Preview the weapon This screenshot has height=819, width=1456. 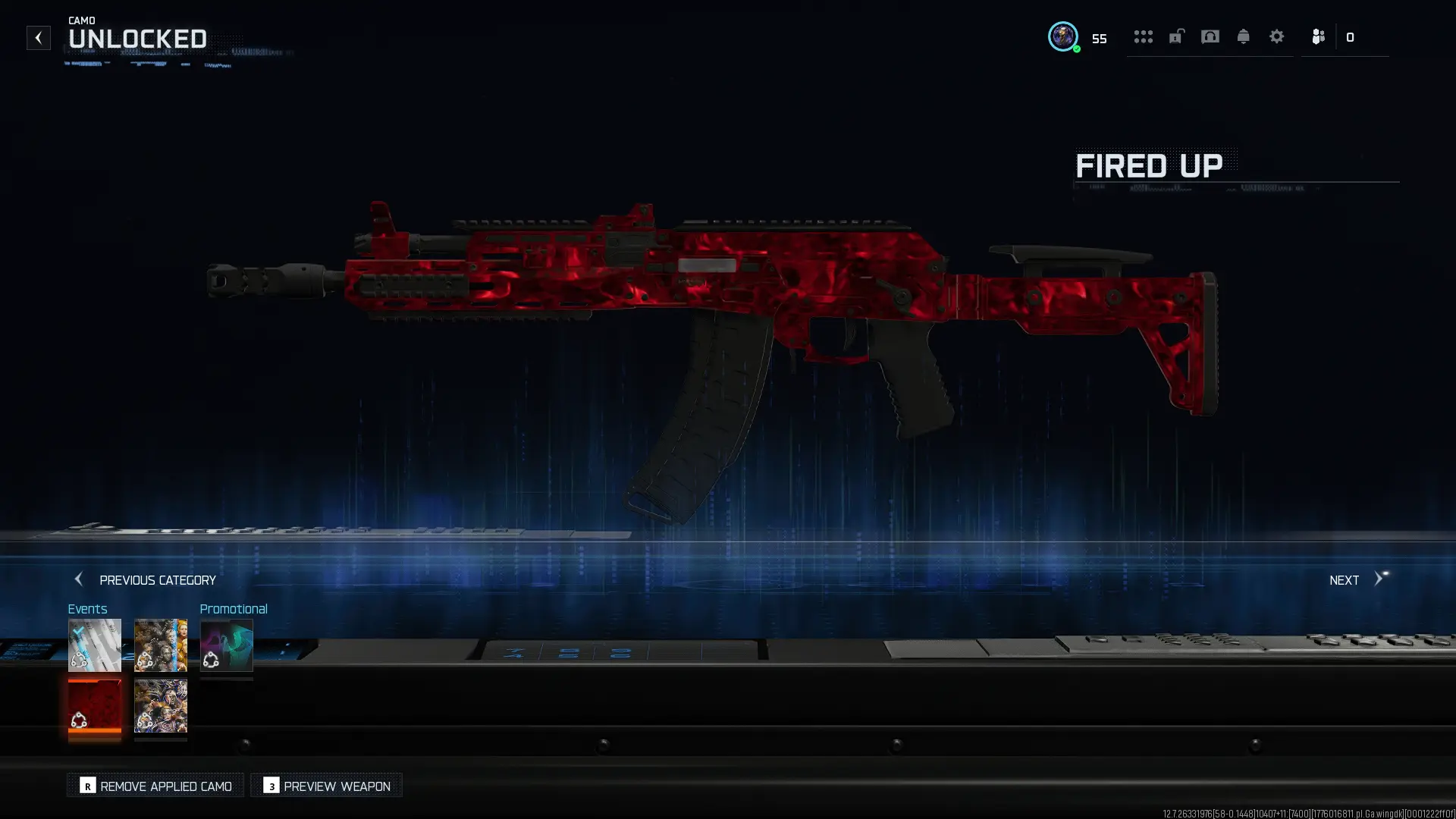tap(327, 786)
